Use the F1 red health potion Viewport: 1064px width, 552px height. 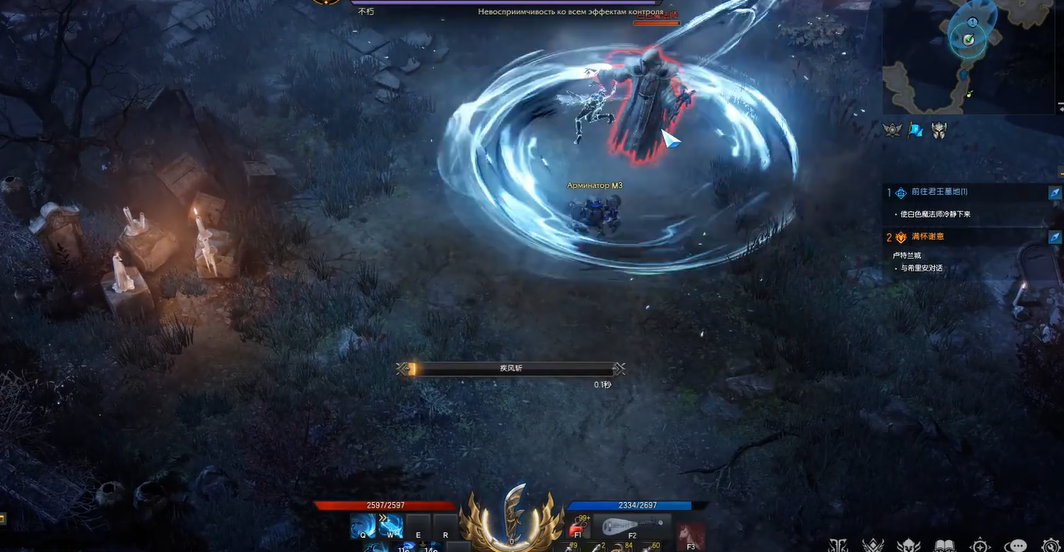579,528
